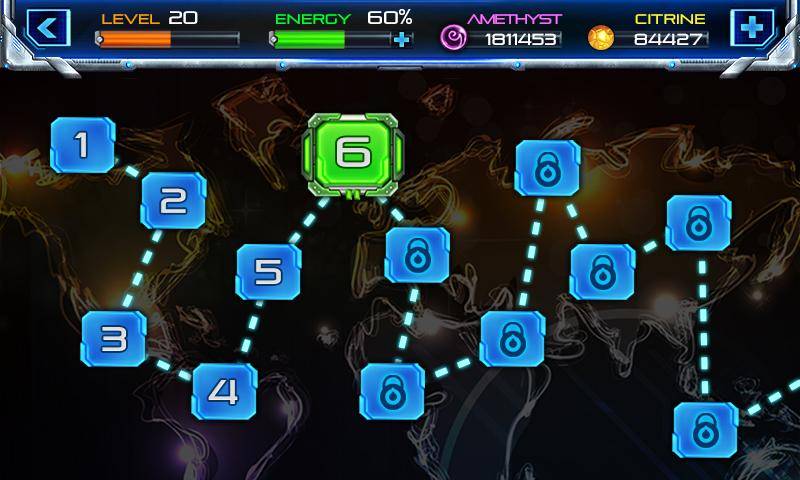Add energy with the small plus

402,40
